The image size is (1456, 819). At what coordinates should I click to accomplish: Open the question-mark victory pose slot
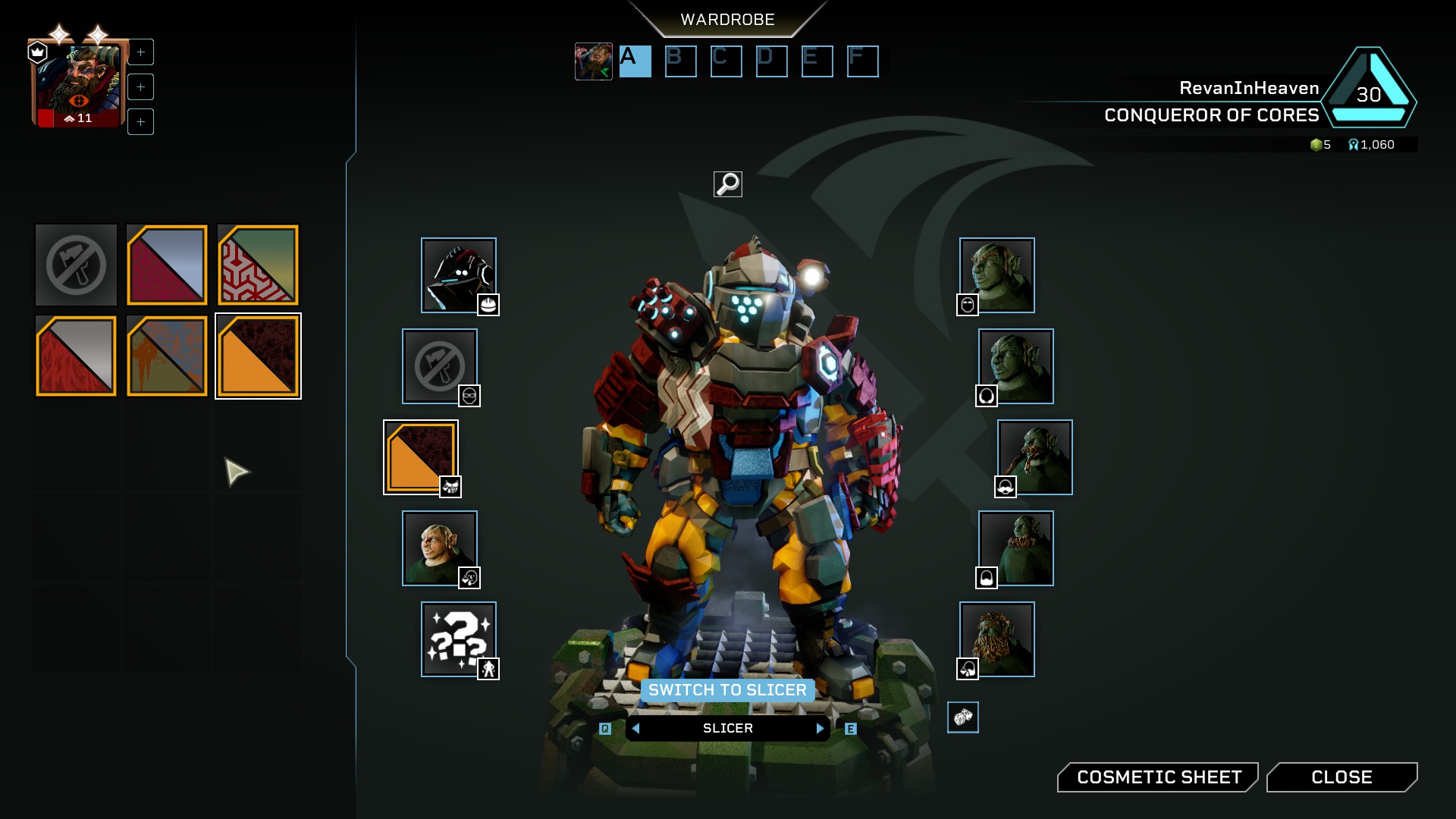tap(459, 639)
